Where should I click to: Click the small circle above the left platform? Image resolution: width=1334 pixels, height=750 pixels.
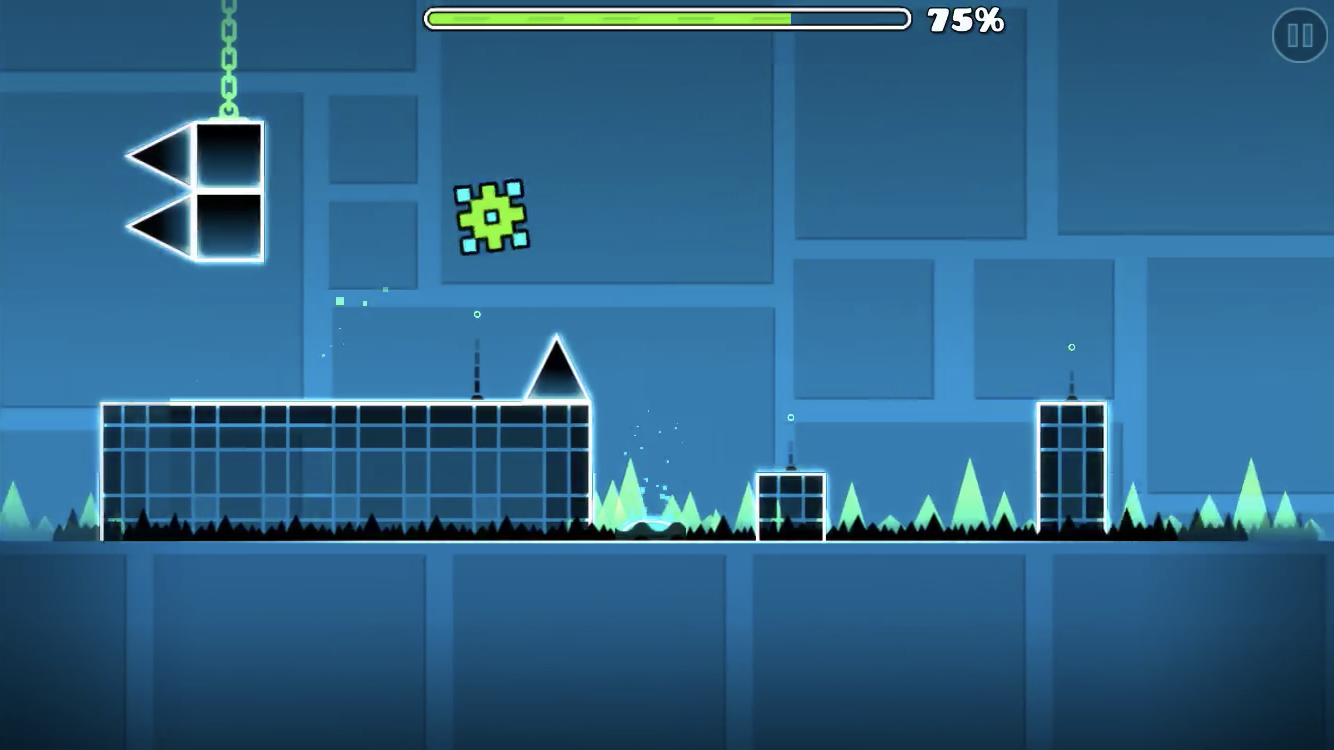coord(476,314)
